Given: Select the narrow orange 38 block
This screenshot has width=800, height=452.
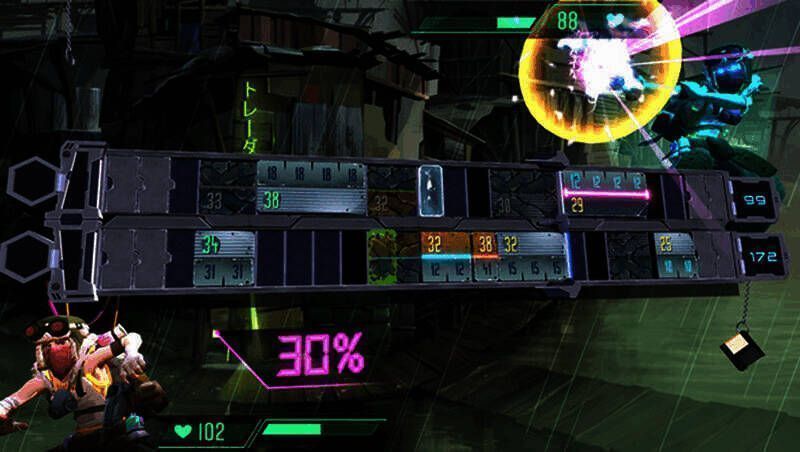Looking at the screenshot, I should click(x=486, y=256).
